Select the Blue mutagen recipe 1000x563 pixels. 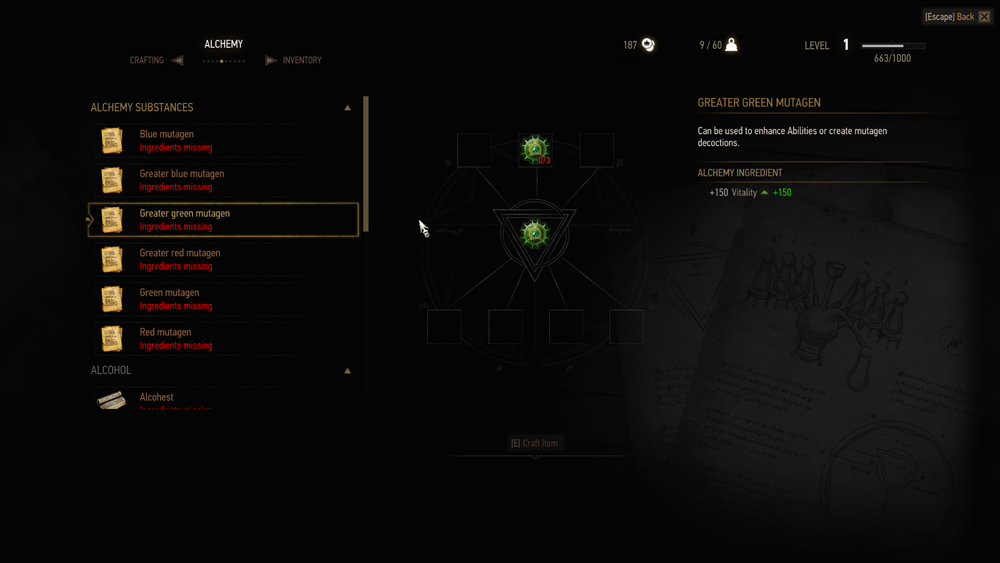pyautogui.click(x=222, y=140)
